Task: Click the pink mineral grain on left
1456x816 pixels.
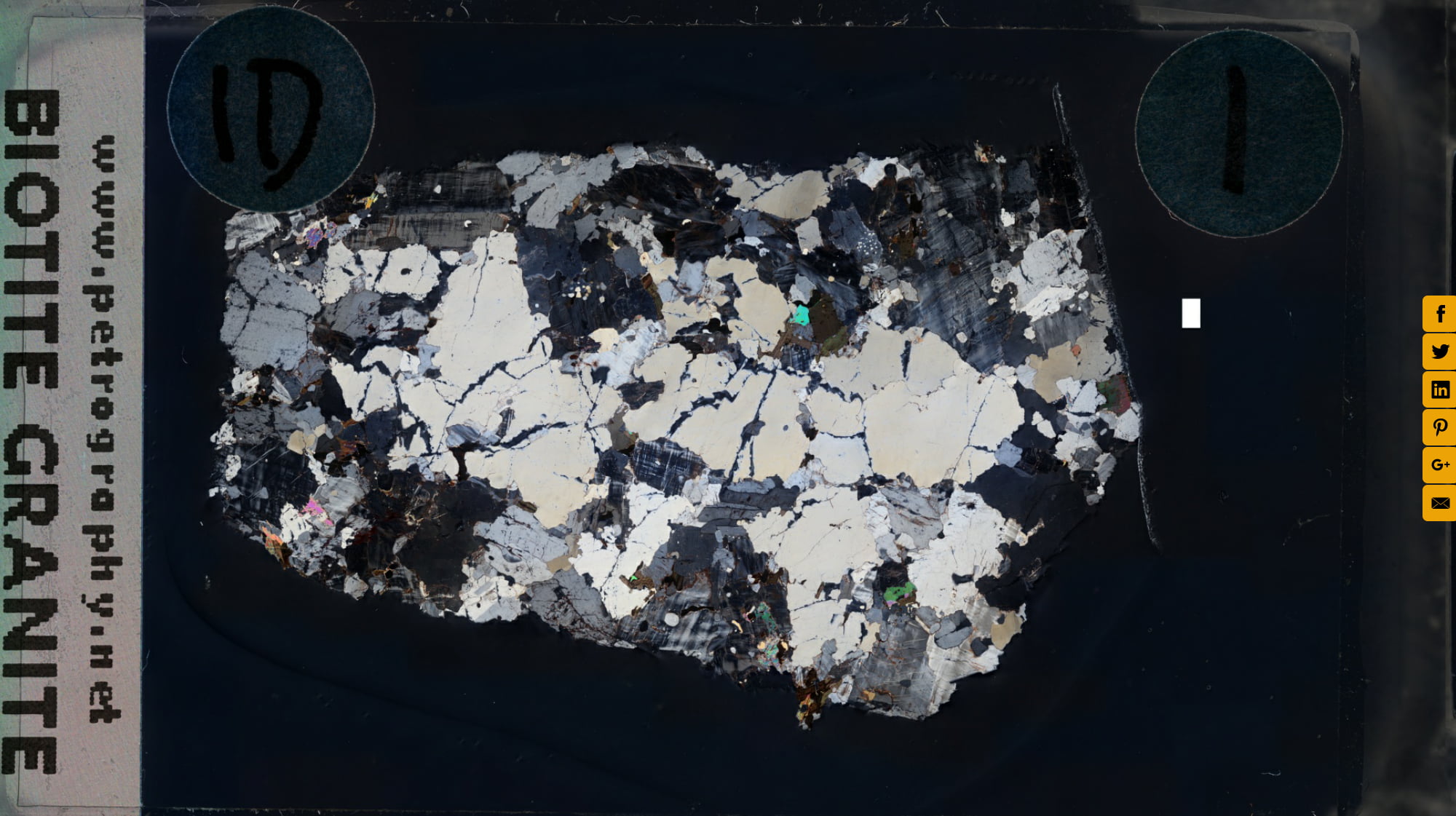Action: click(313, 507)
